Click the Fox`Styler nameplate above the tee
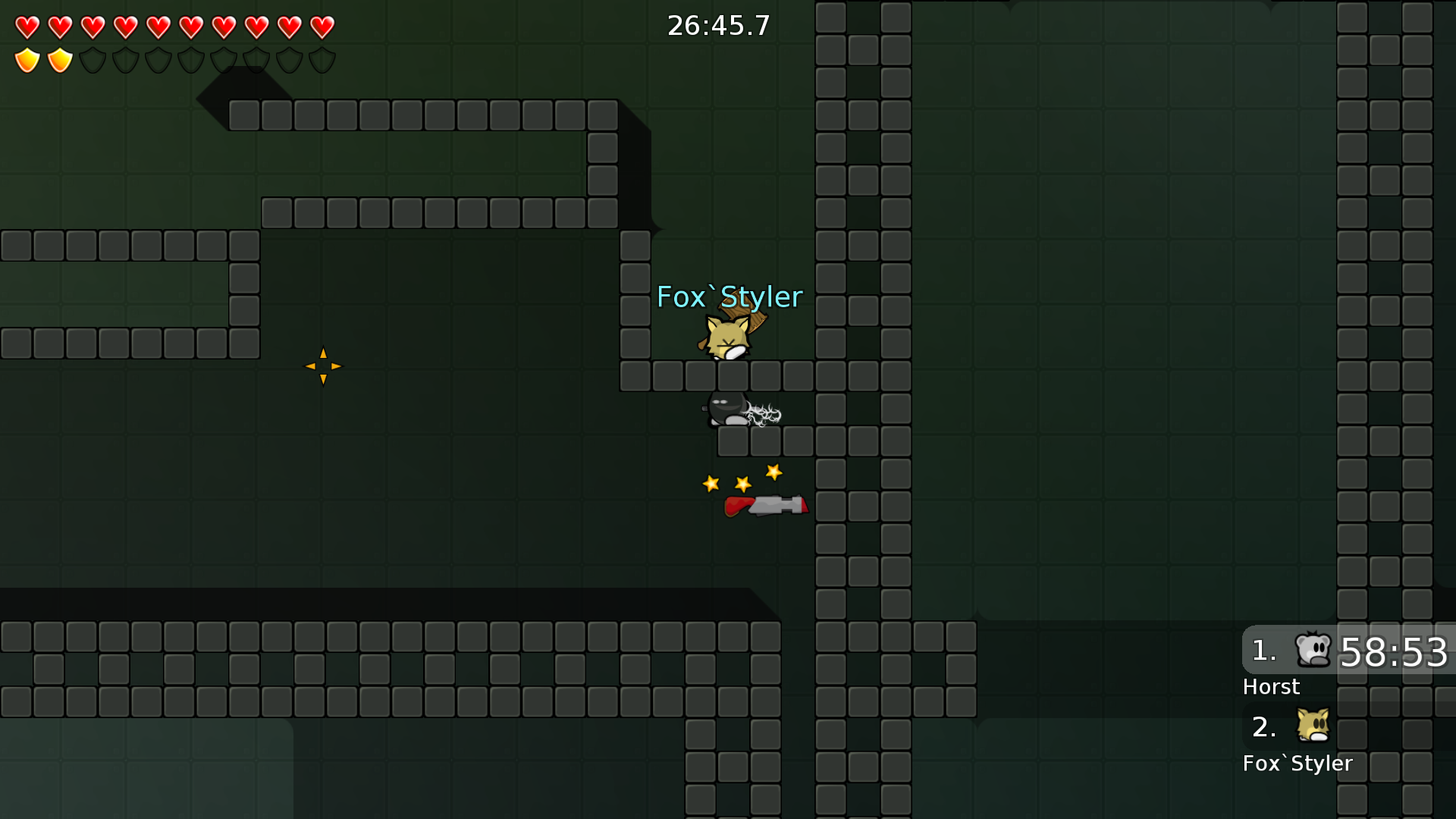 tap(730, 297)
